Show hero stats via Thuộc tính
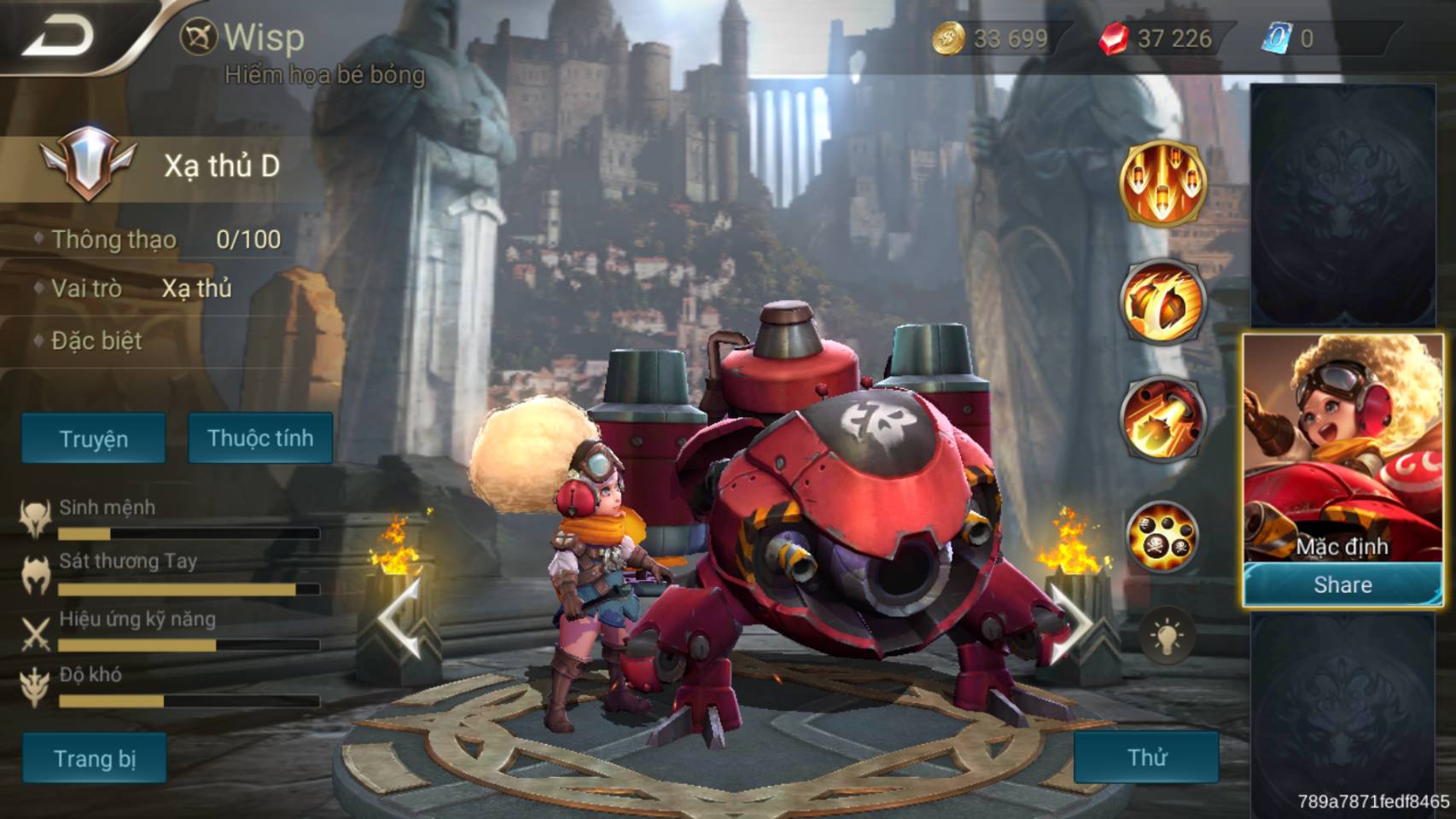The width and height of the screenshot is (1456, 819). click(260, 439)
